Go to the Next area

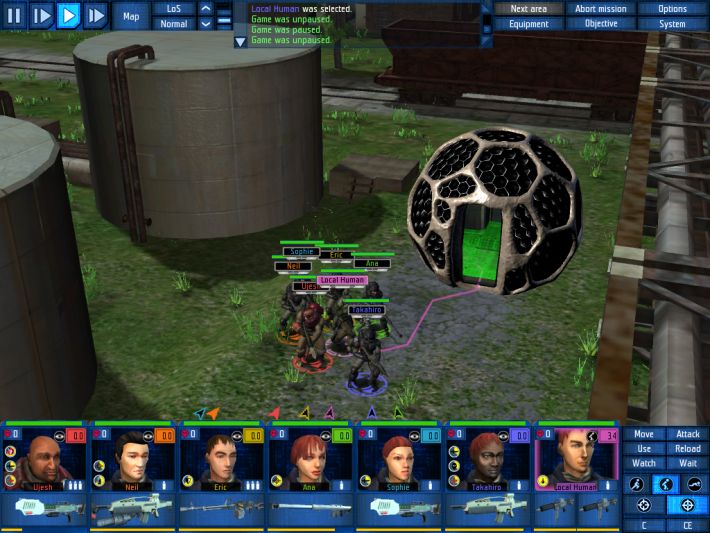pyautogui.click(x=528, y=9)
